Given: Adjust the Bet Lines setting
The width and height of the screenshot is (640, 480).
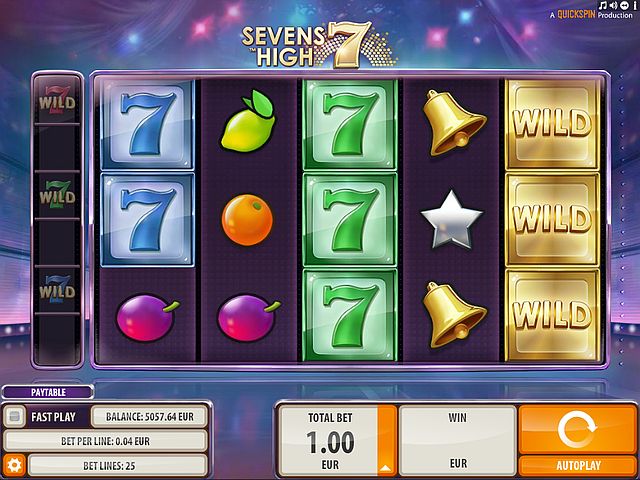Looking at the screenshot, I should coord(117,465).
